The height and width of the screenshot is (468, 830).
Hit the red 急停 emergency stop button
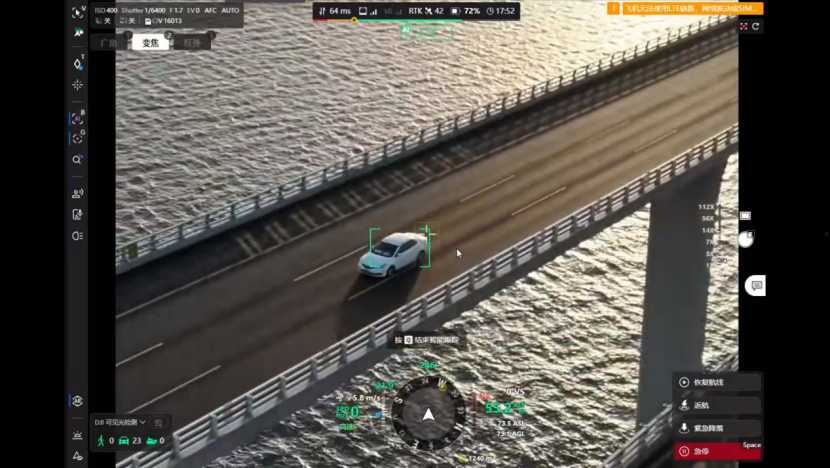pos(717,451)
